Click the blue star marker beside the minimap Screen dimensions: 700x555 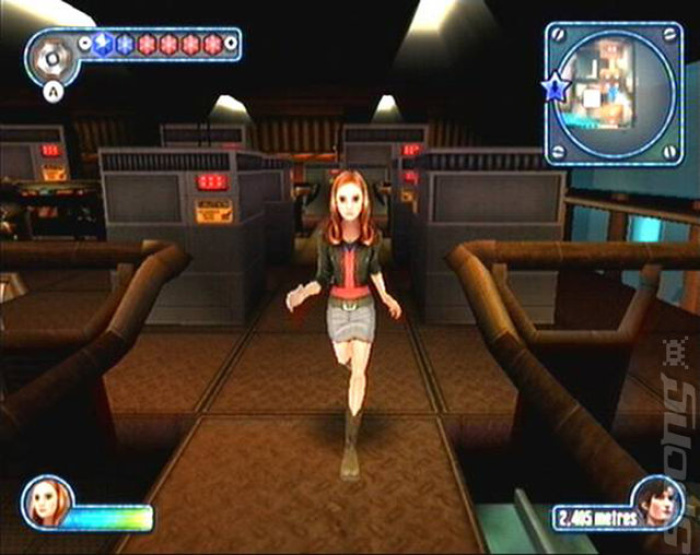pyautogui.click(x=553, y=89)
